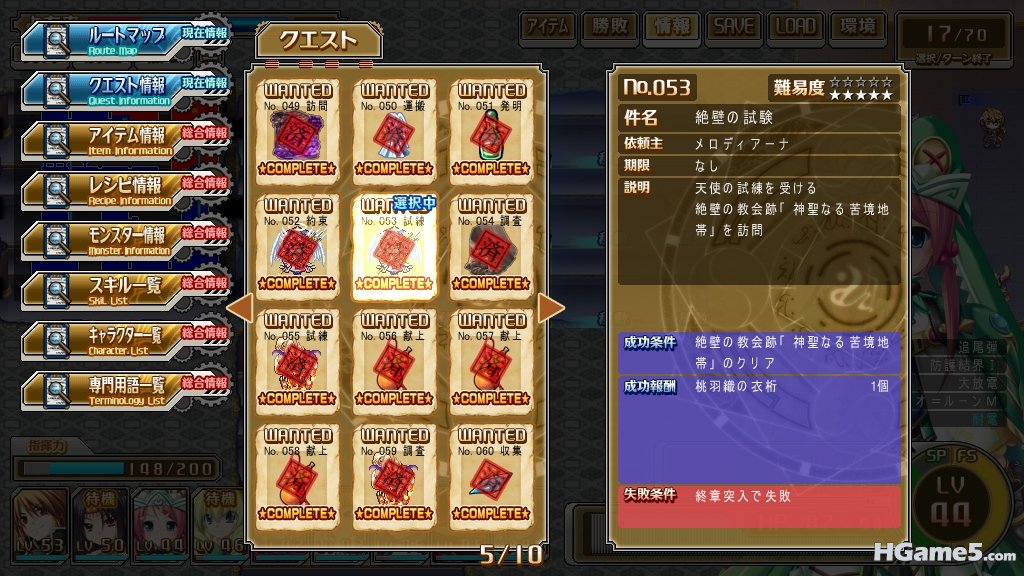Screen dimensions: 1024x576
Task: Click the 勝敗 top bar button
Action: [x=609, y=27]
